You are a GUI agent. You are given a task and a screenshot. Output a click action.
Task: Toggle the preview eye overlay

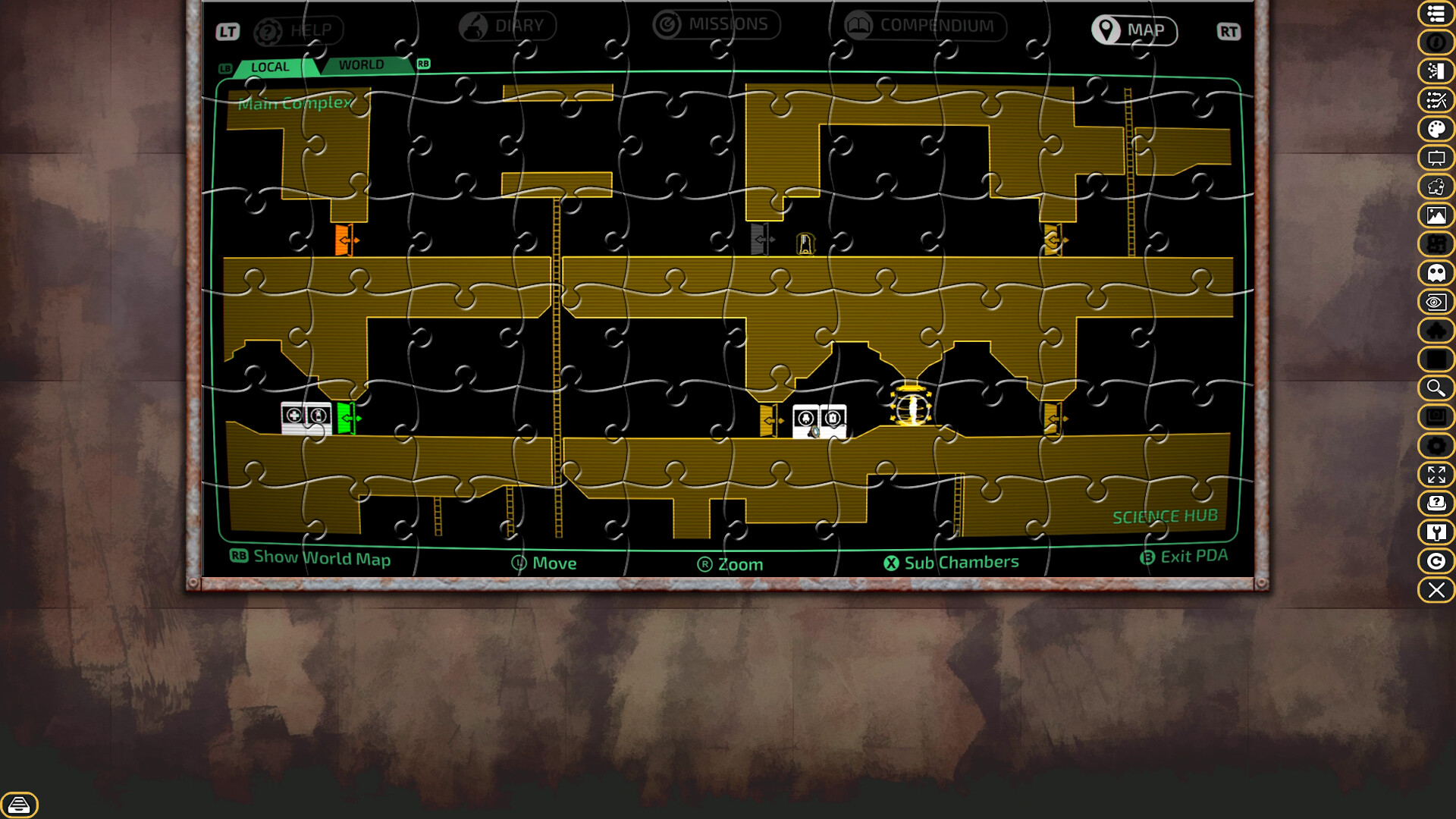pyautogui.click(x=1436, y=302)
